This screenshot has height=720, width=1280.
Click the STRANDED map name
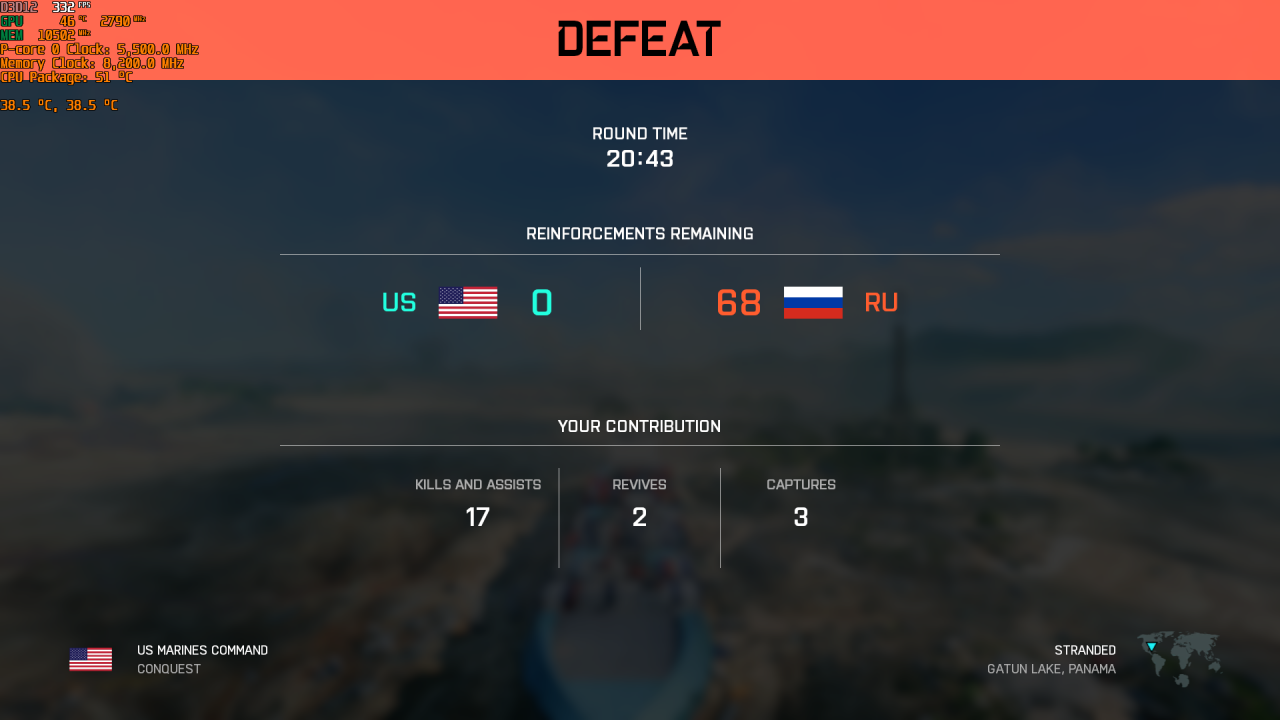pos(1085,649)
